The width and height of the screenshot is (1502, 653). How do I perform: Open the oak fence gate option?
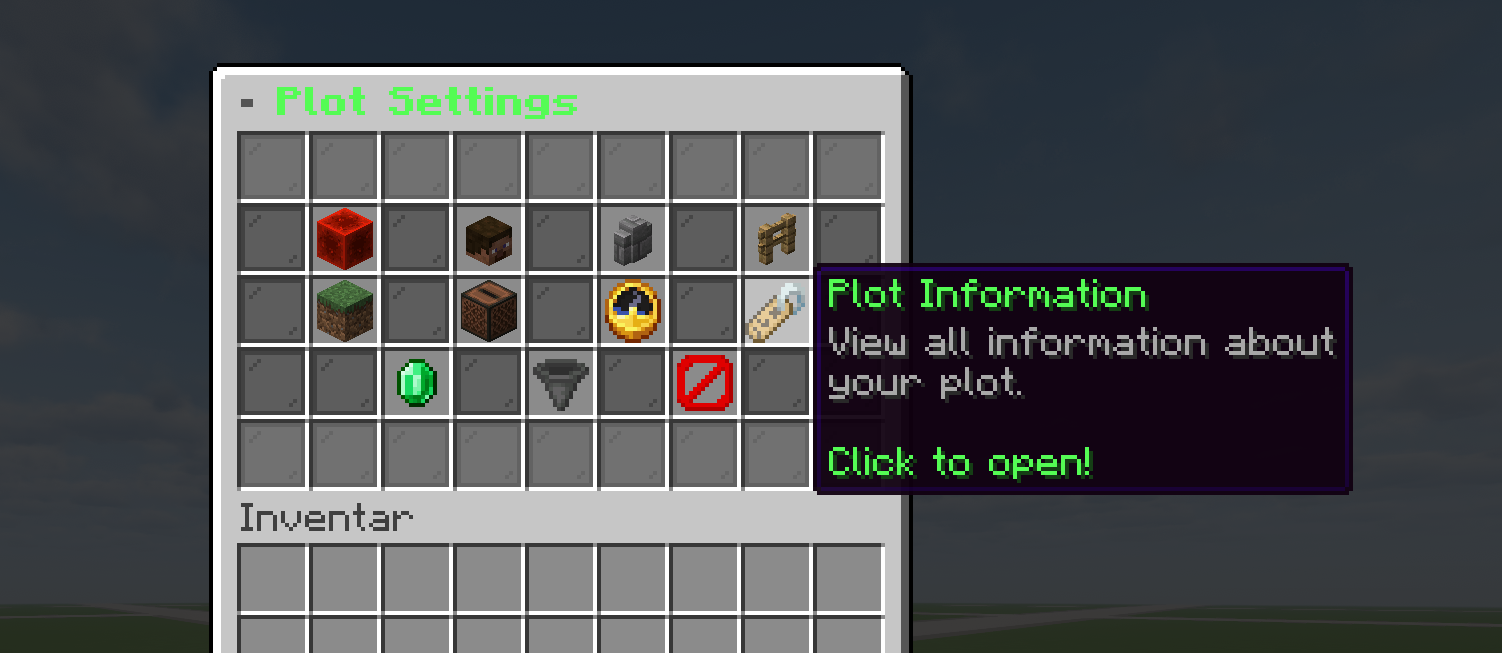pos(776,238)
